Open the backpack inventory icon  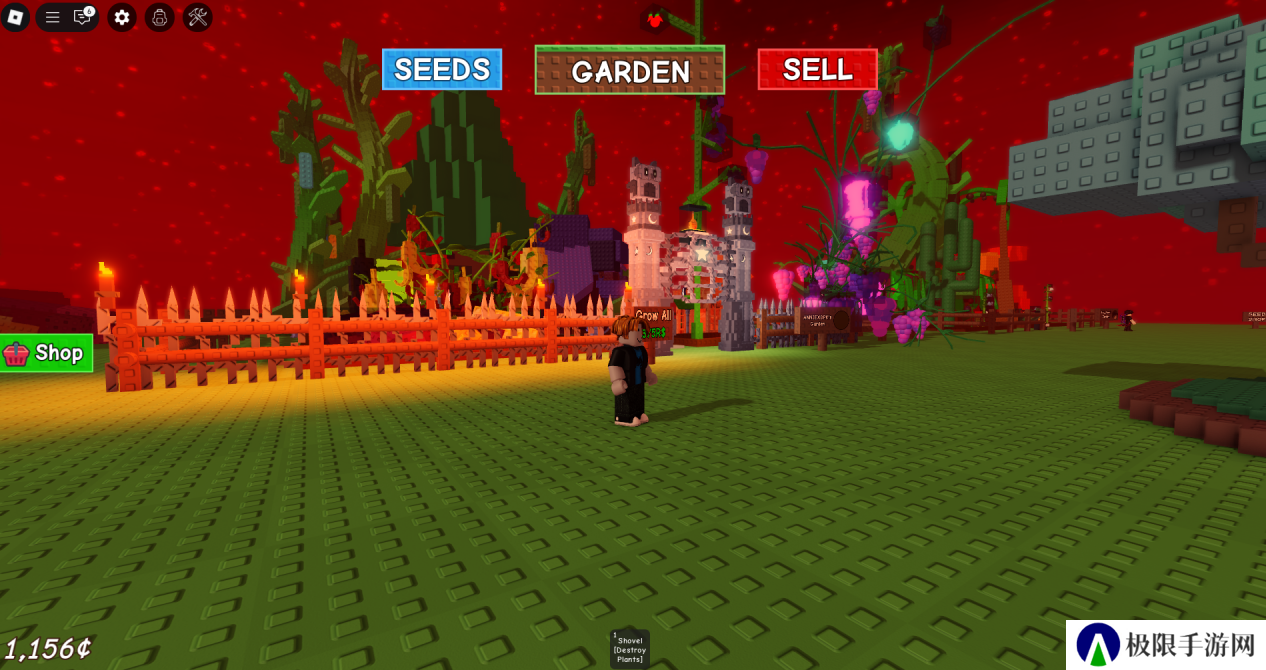coord(160,17)
